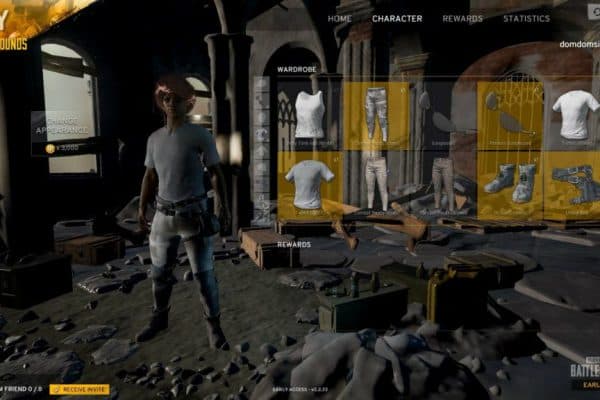Select the white tank top wardrobe item

point(310,115)
